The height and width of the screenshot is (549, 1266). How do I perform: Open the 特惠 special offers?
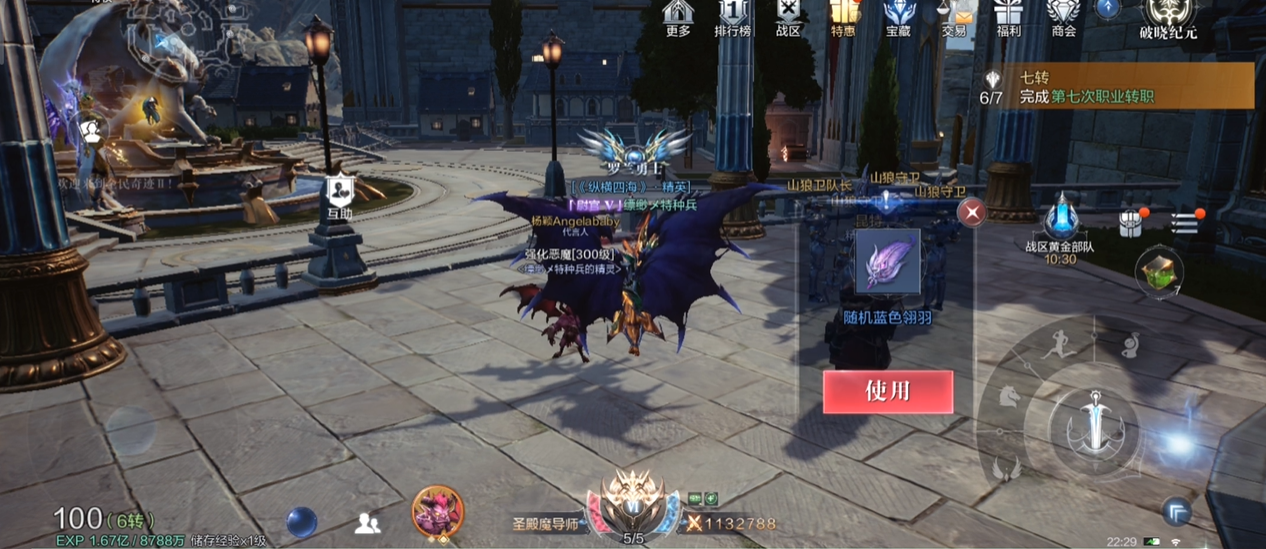[843, 18]
